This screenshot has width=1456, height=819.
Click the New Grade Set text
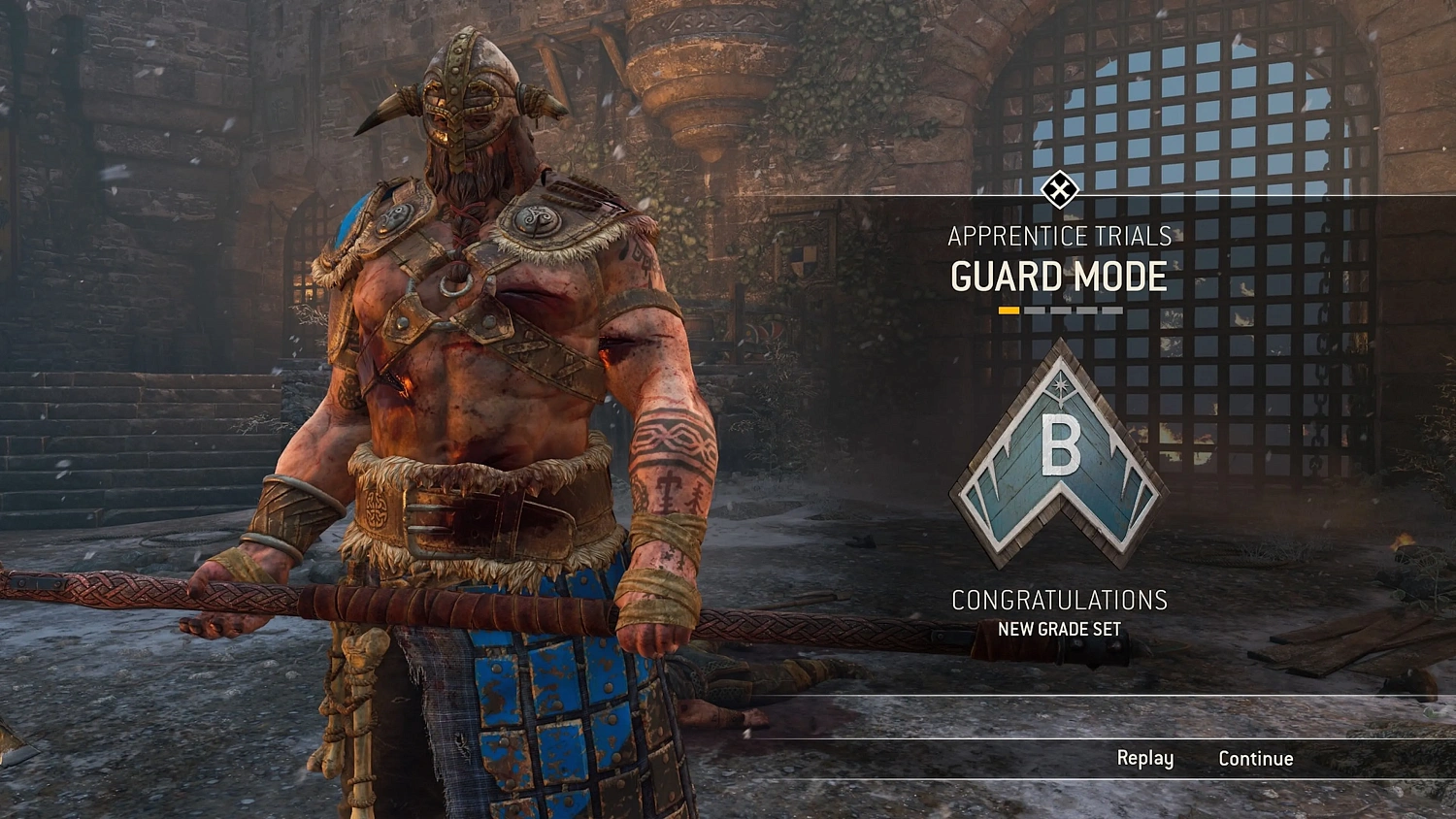point(1060,628)
